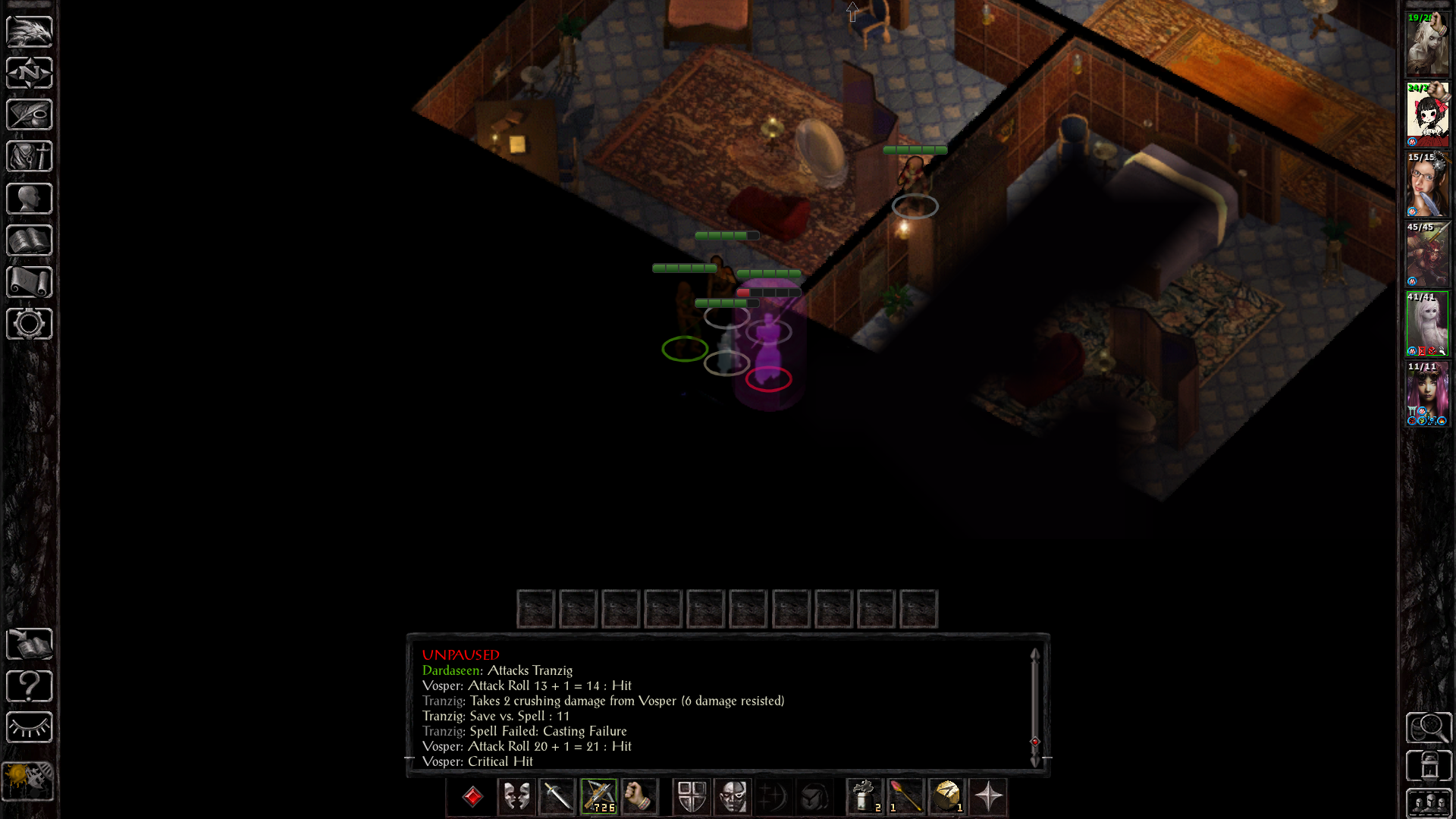Activate the shield guard action

[x=692, y=796]
